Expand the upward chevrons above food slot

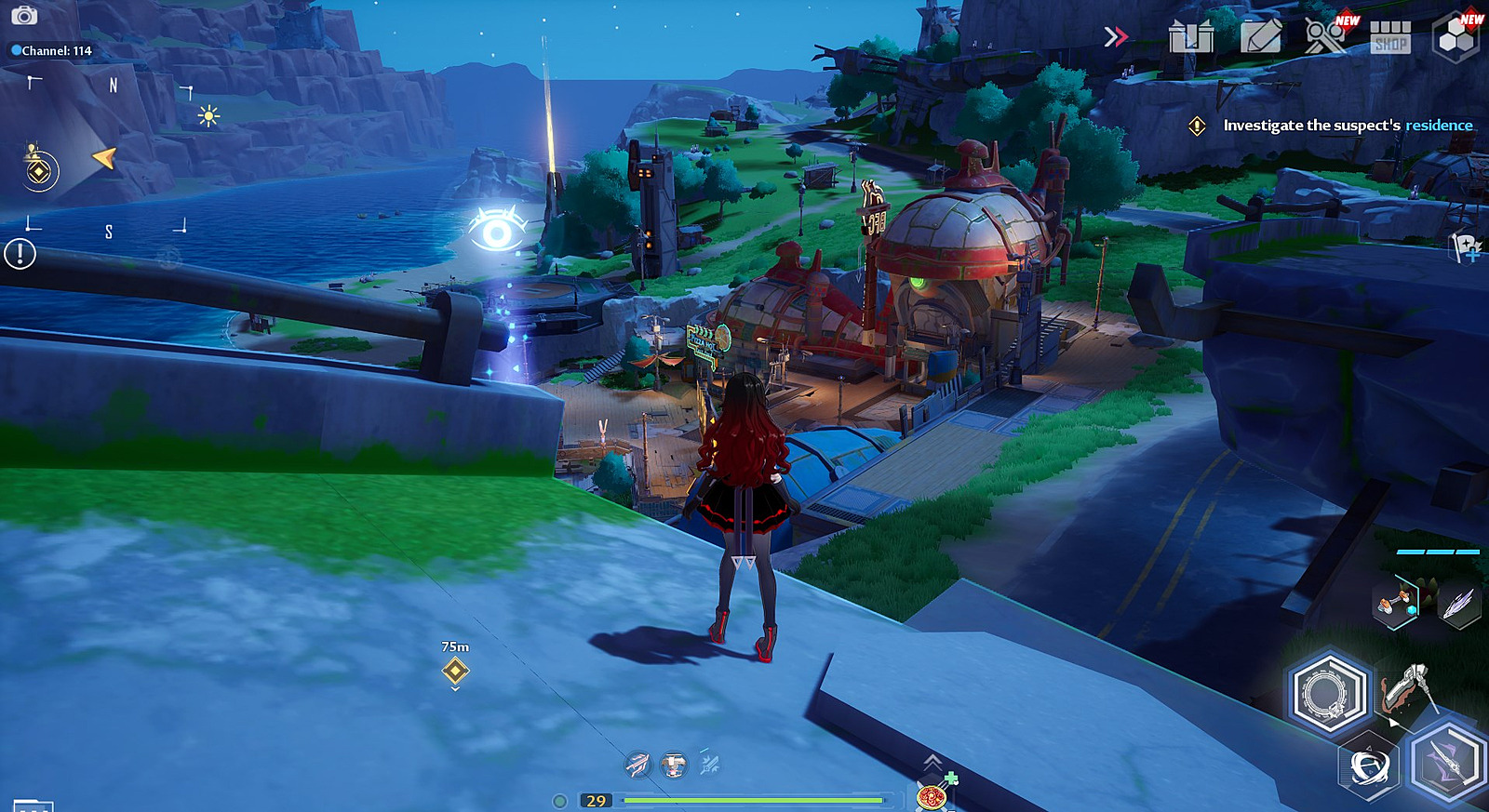tap(932, 763)
